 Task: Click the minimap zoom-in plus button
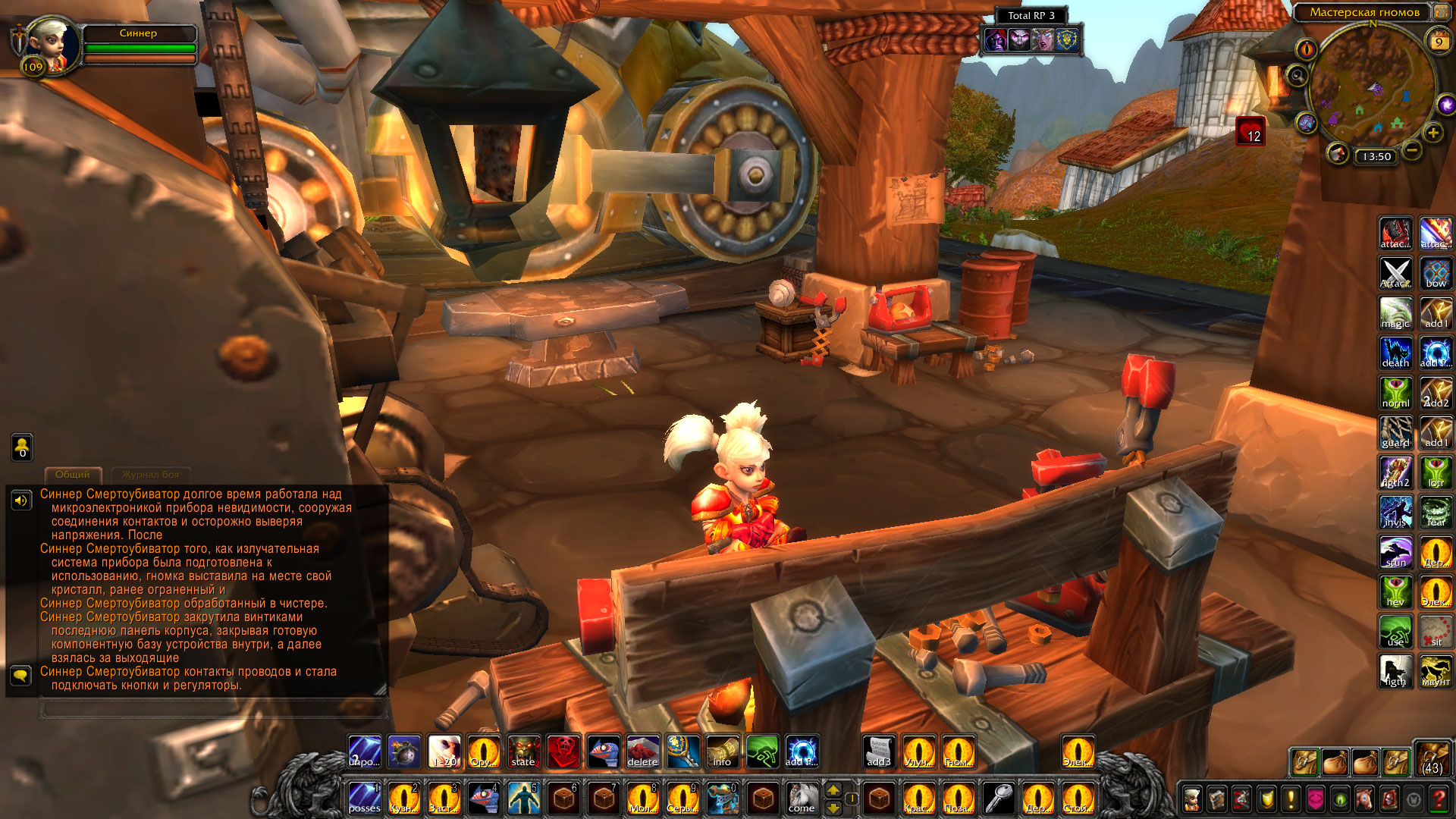pos(1432,133)
